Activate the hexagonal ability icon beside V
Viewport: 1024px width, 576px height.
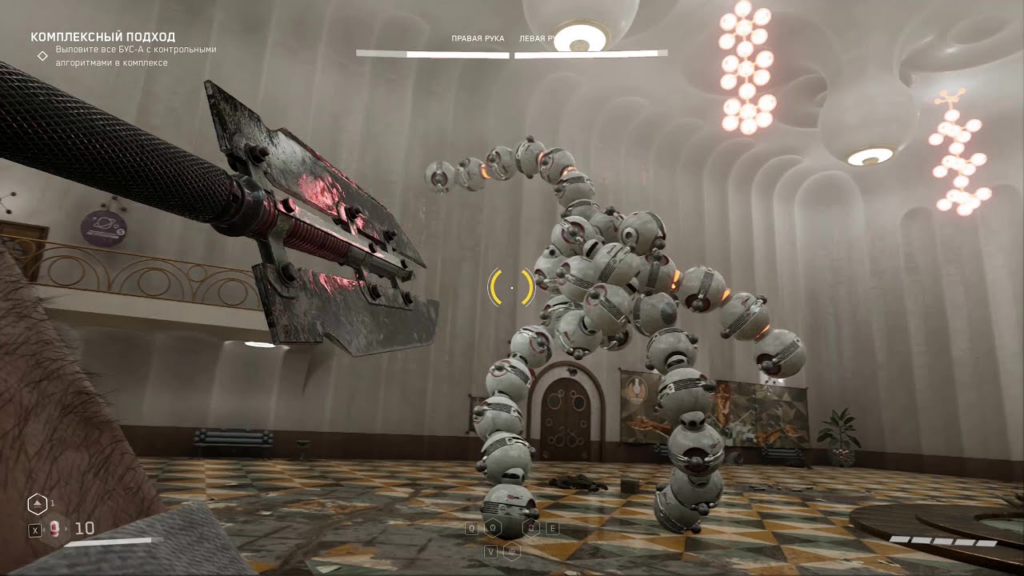[x=512, y=551]
